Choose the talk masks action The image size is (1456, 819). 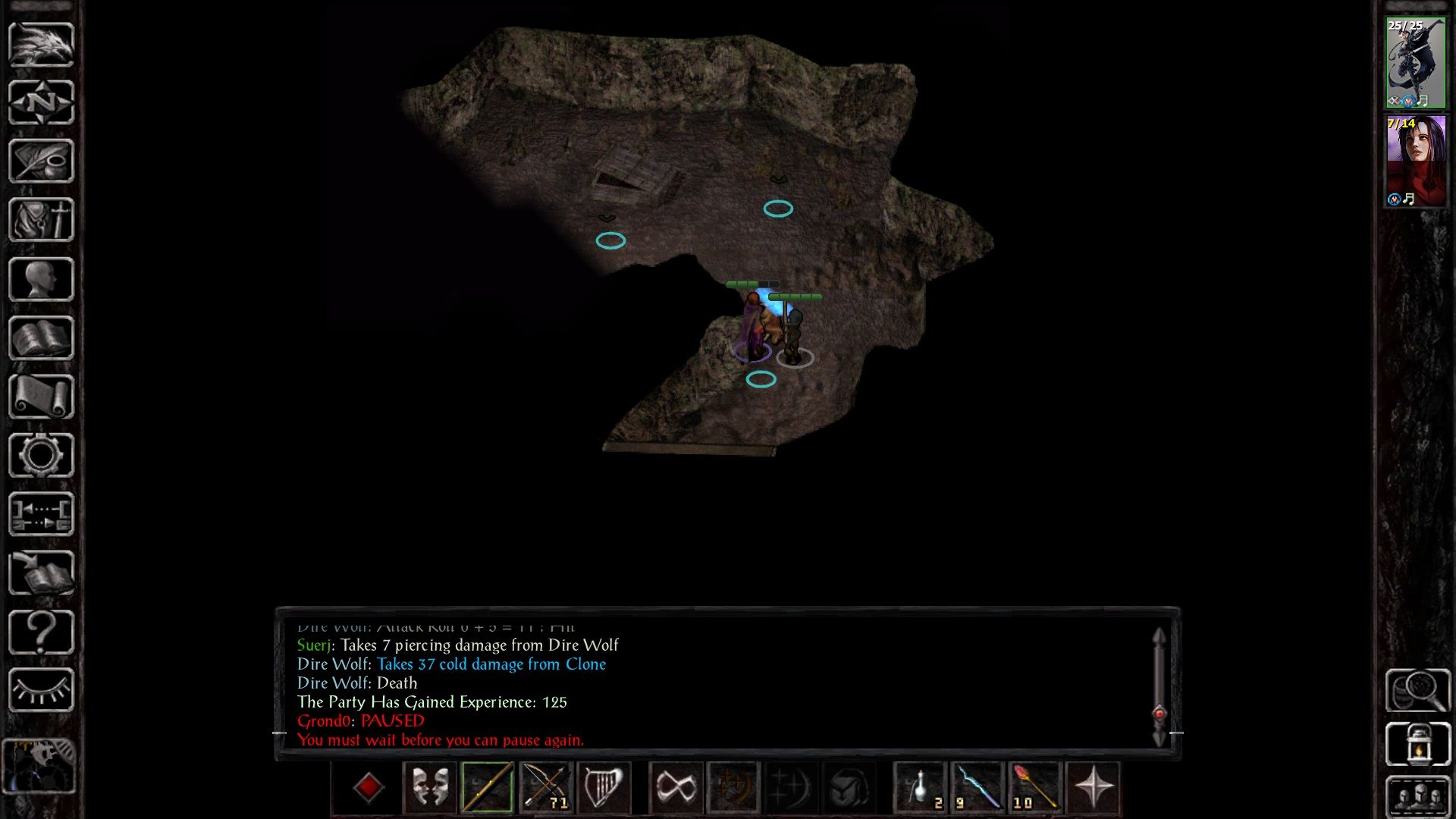(429, 787)
